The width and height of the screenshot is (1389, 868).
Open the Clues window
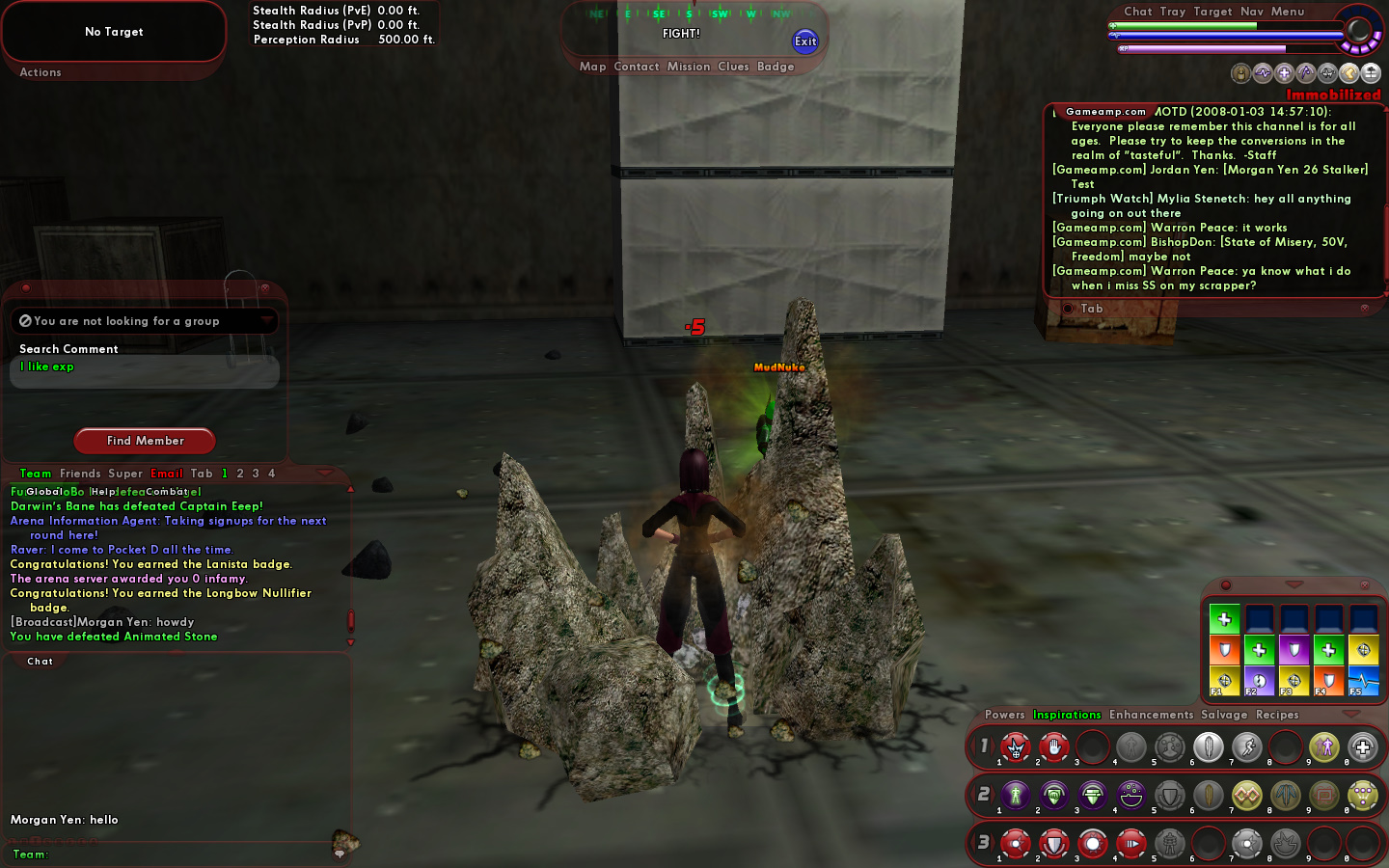pos(733,67)
